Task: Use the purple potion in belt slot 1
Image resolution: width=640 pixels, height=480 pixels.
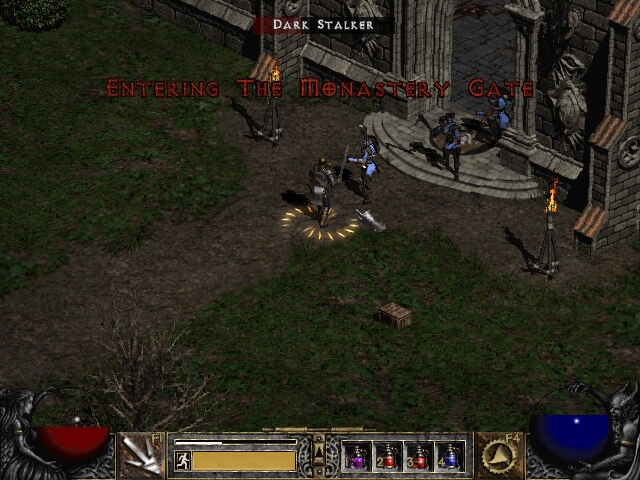Action: pyautogui.click(x=357, y=457)
